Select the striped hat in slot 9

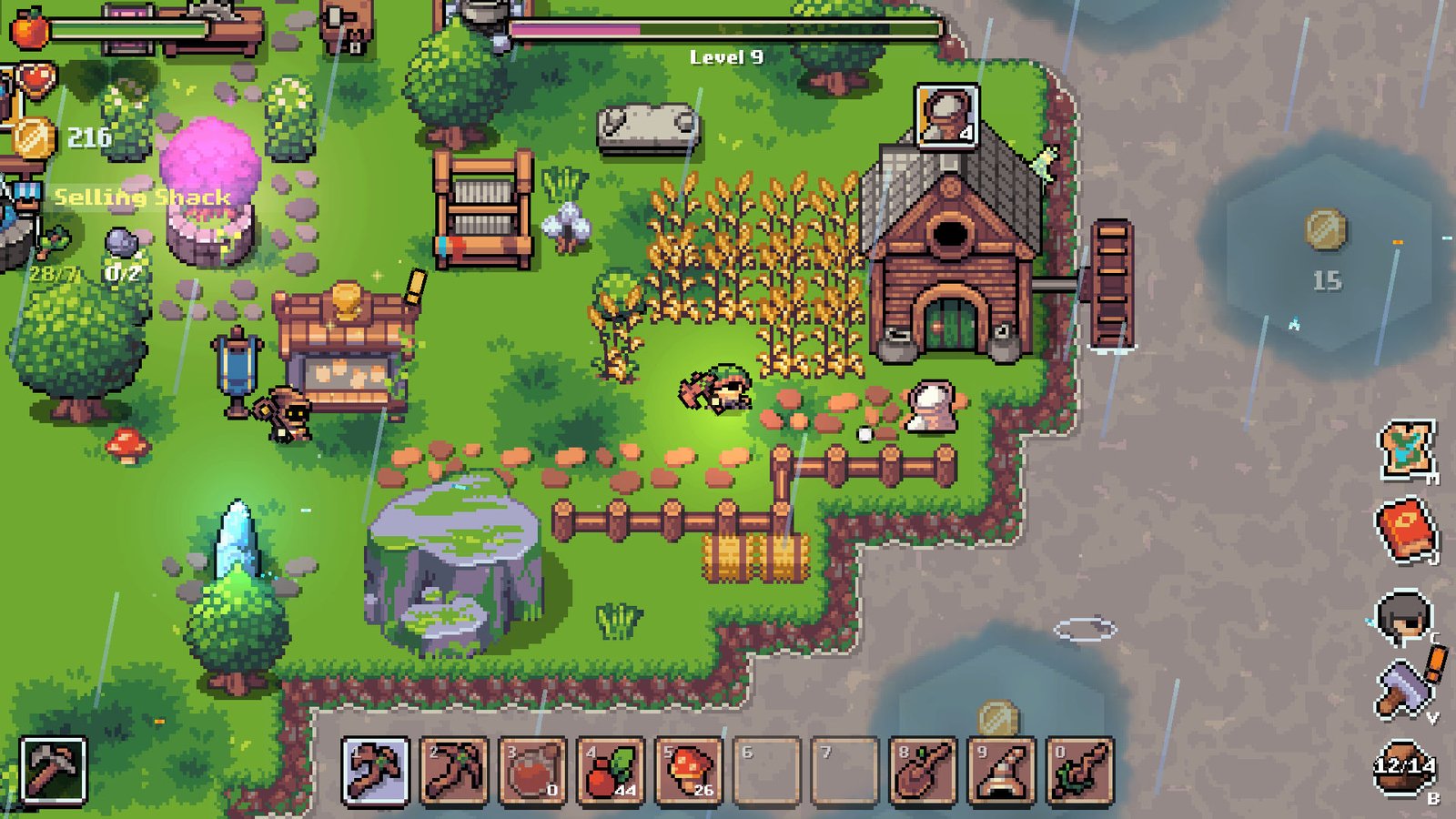pos(1001,770)
